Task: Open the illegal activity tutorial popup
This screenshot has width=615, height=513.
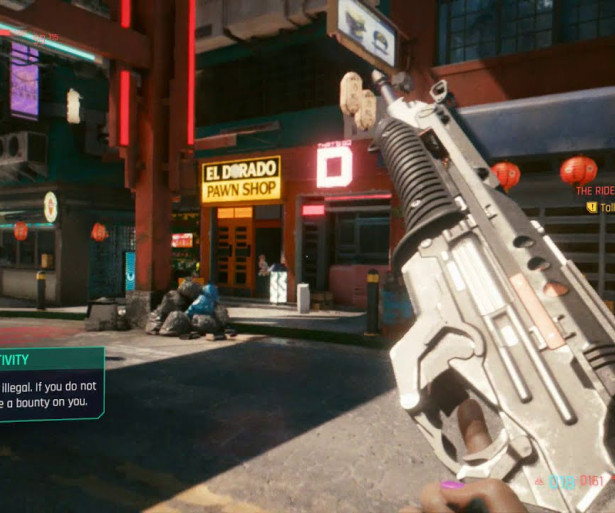Action: click(x=50, y=383)
